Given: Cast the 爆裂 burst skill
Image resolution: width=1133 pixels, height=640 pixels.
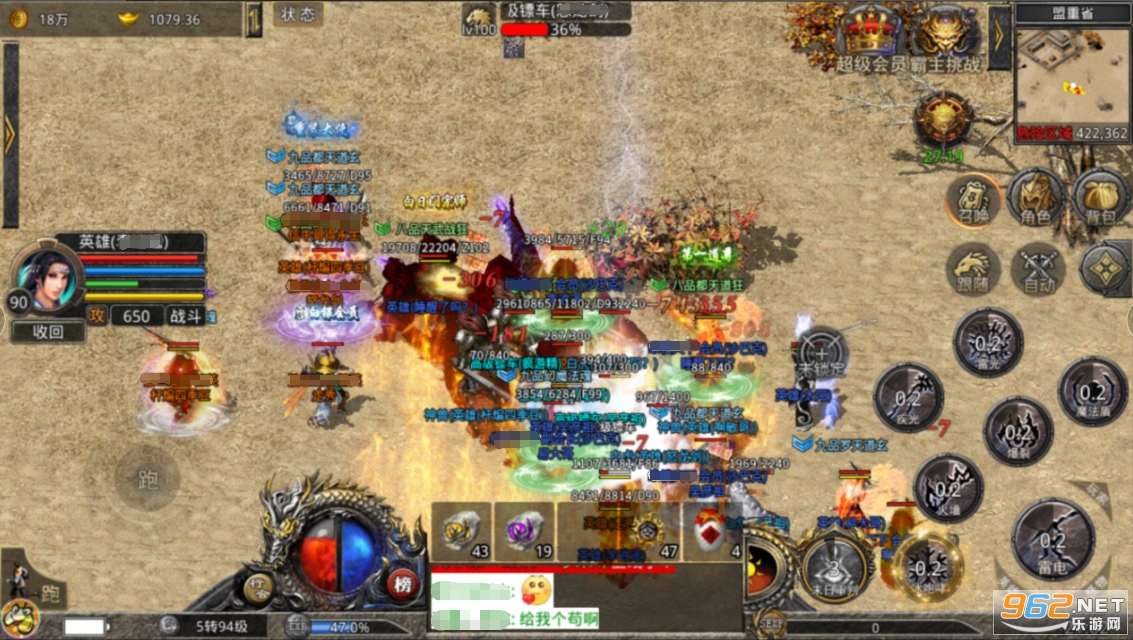Looking at the screenshot, I should coord(1017,432).
